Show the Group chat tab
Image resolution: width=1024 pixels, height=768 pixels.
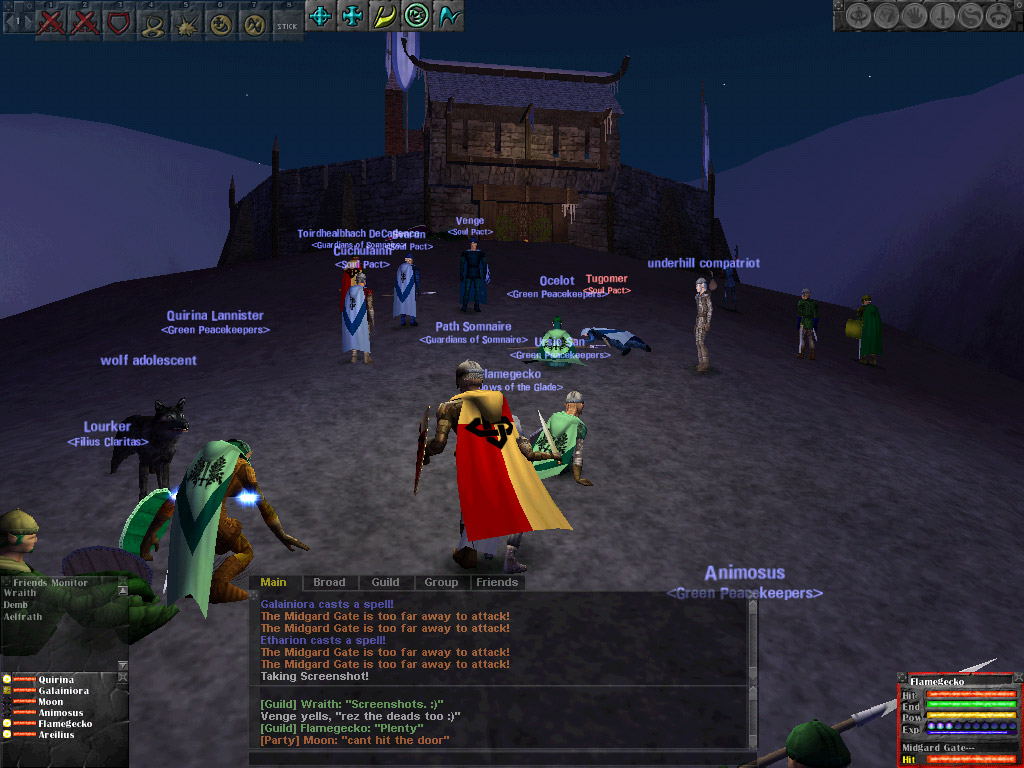(441, 582)
